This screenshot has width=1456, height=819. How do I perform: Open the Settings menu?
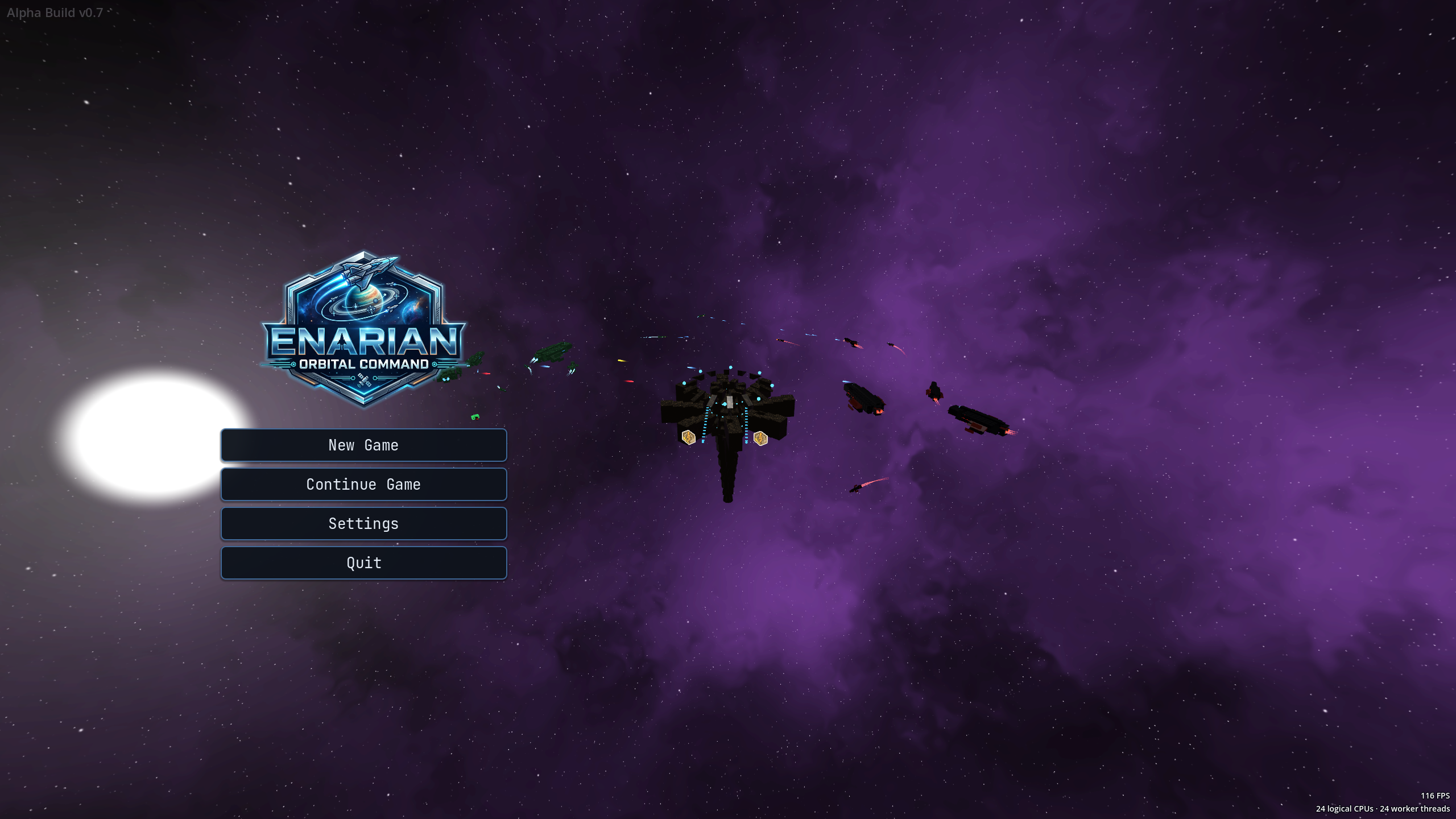(x=363, y=524)
